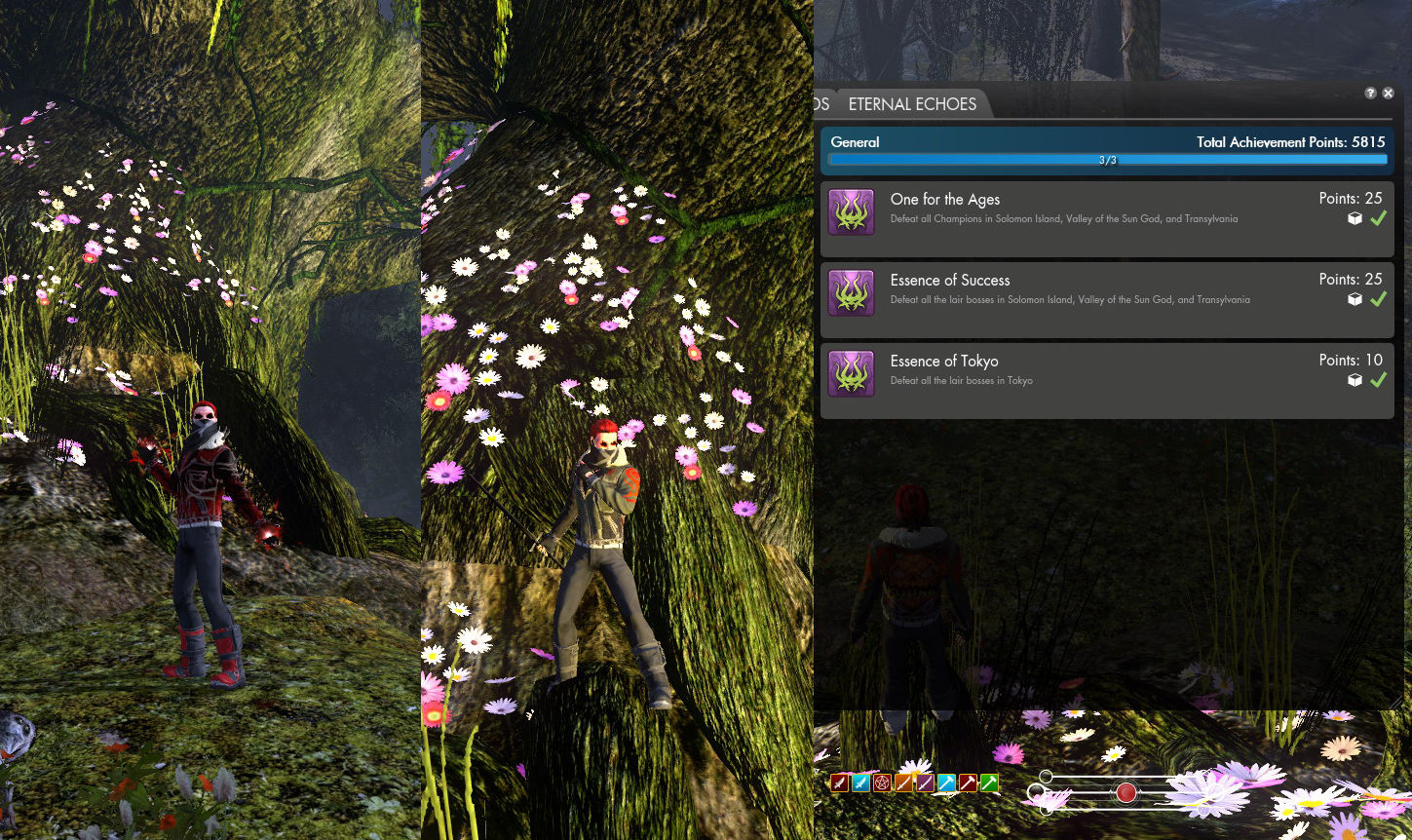Activate the purple sword ability
Image resolution: width=1412 pixels, height=840 pixels.
925,783
